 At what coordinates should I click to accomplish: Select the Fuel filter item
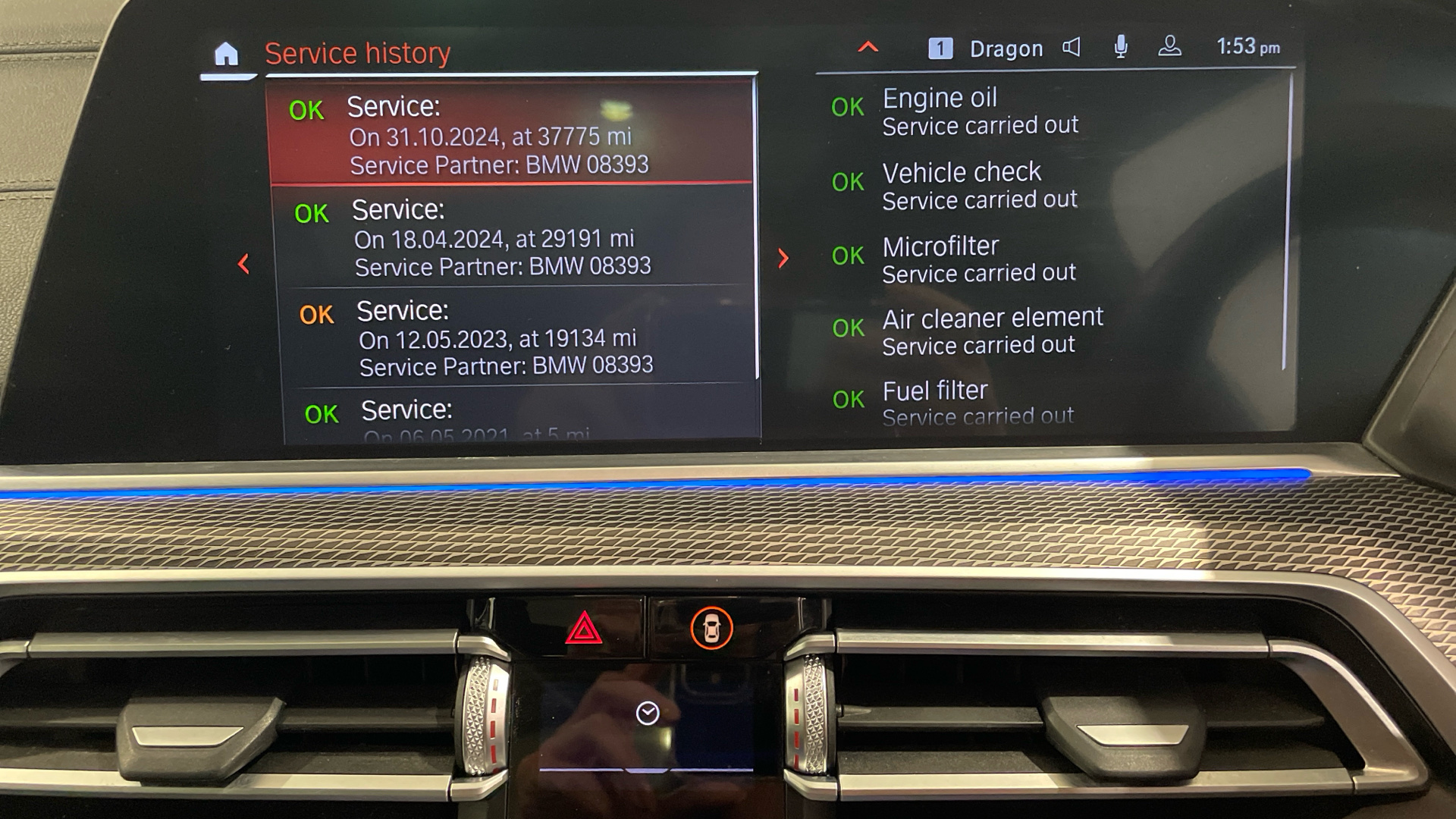pyautogui.click(x=978, y=403)
